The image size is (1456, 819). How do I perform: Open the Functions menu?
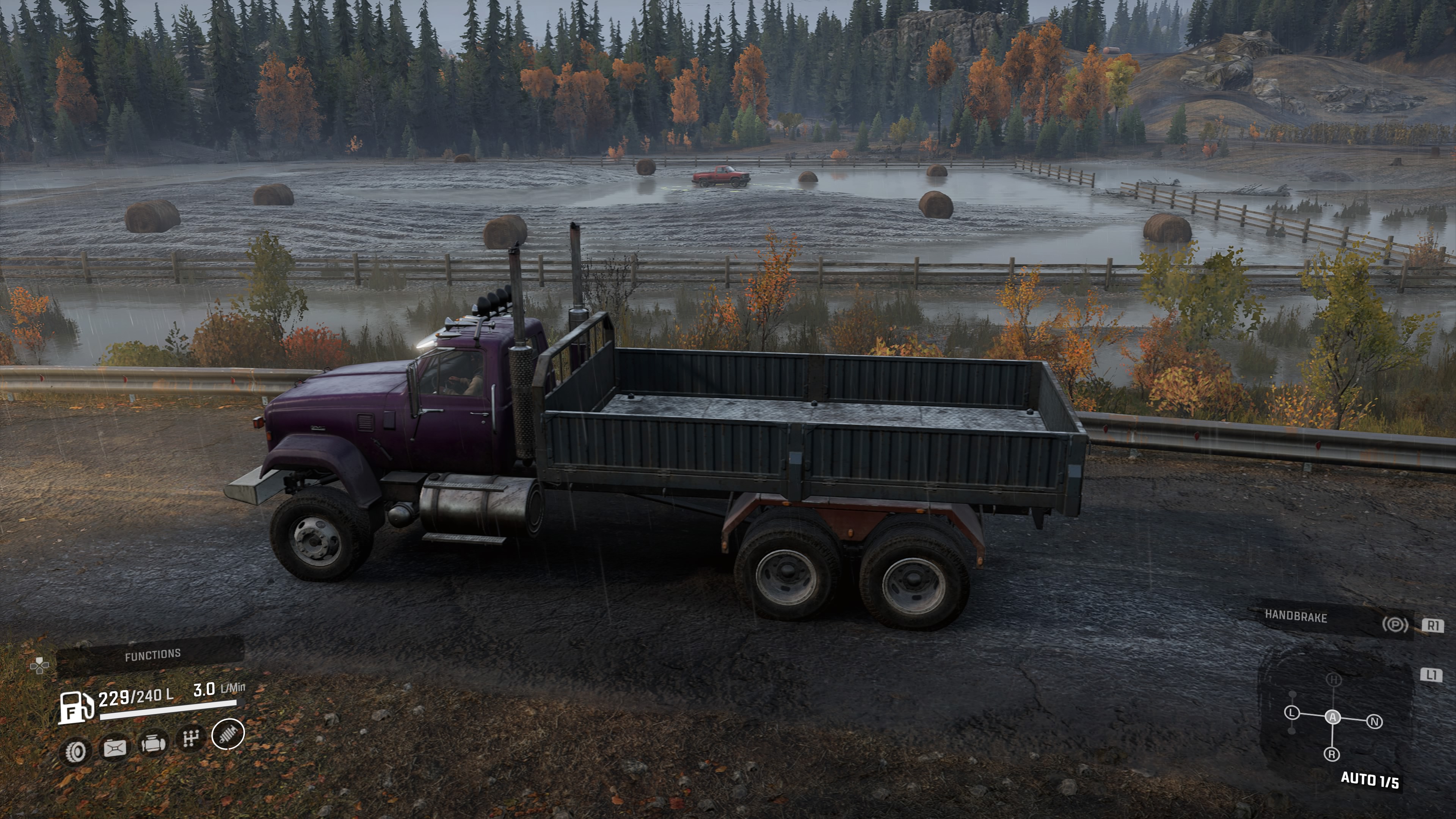point(152,655)
